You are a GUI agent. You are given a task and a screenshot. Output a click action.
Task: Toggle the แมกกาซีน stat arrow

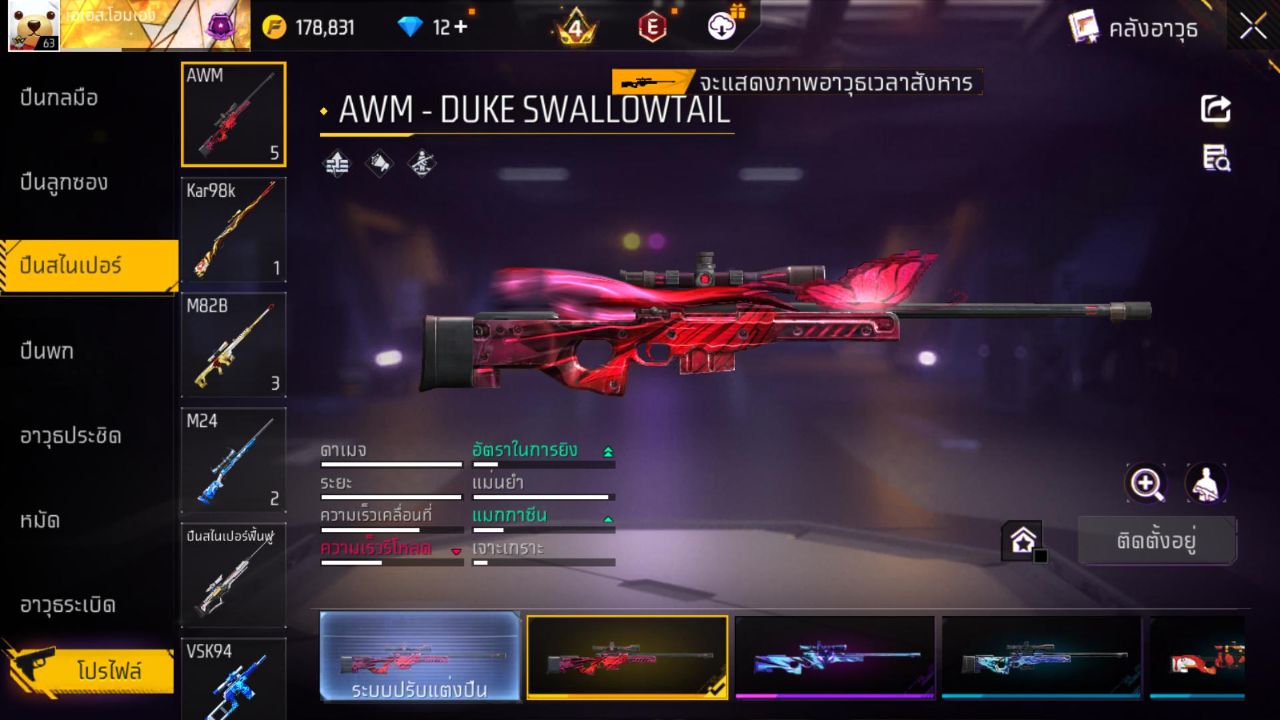tap(608, 518)
